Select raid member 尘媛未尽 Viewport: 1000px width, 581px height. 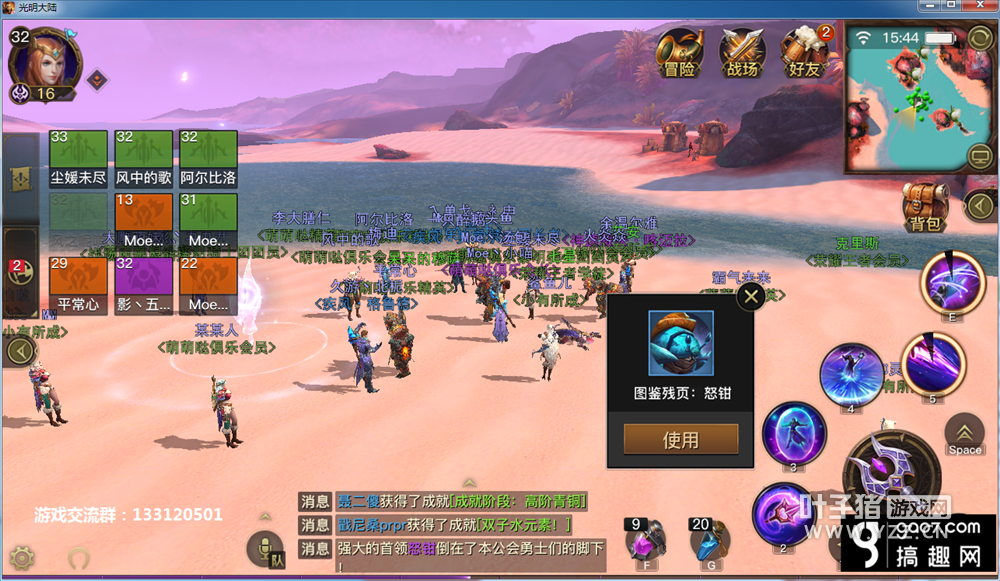[x=78, y=159]
